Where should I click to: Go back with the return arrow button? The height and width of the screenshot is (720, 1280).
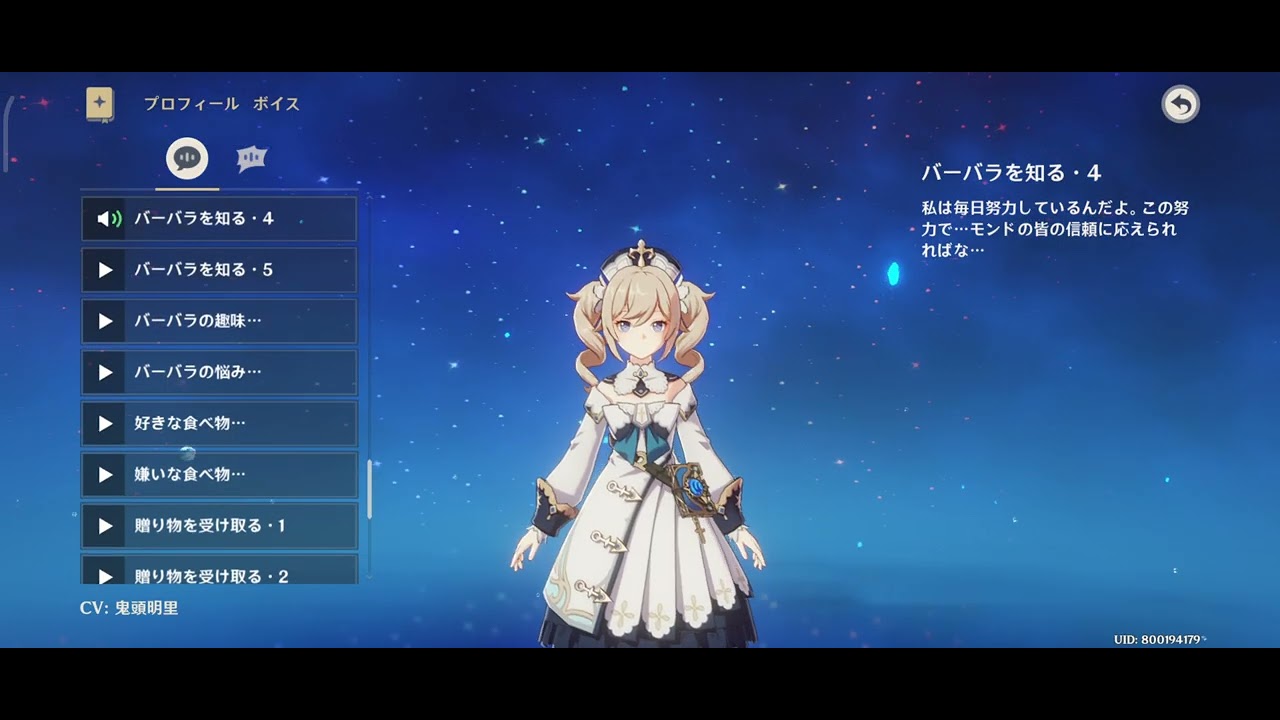tap(1180, 104)
